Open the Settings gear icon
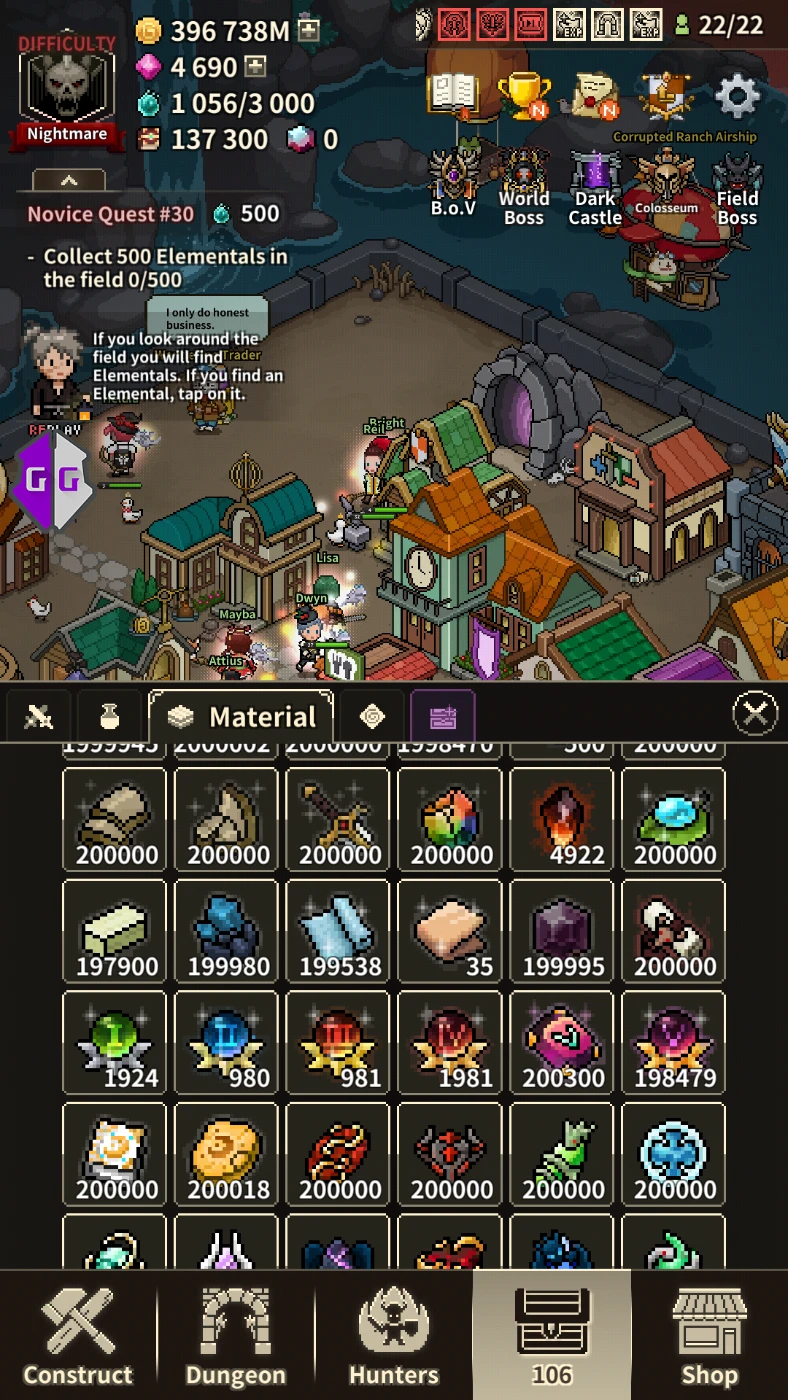 [x=738, y=97]
